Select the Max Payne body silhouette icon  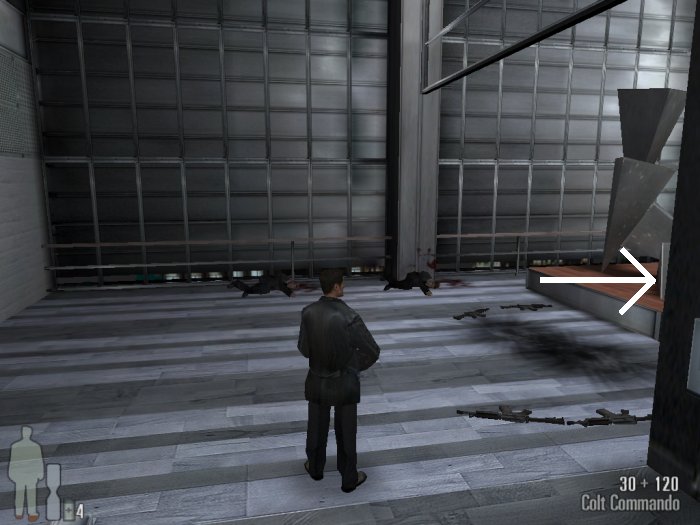point(26,472)
